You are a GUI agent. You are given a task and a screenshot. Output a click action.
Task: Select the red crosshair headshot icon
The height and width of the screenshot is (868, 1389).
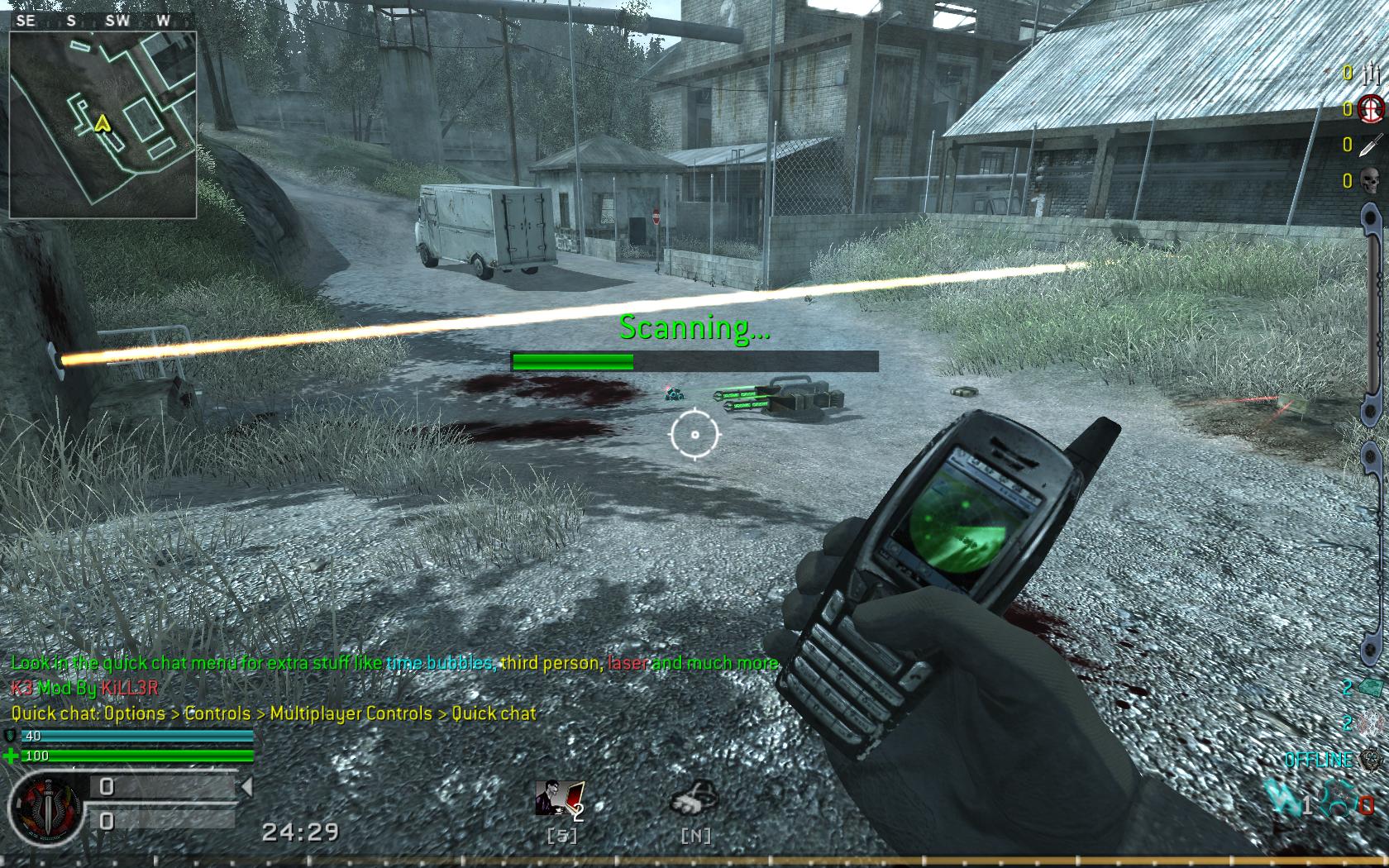[x=1371, y=108]
